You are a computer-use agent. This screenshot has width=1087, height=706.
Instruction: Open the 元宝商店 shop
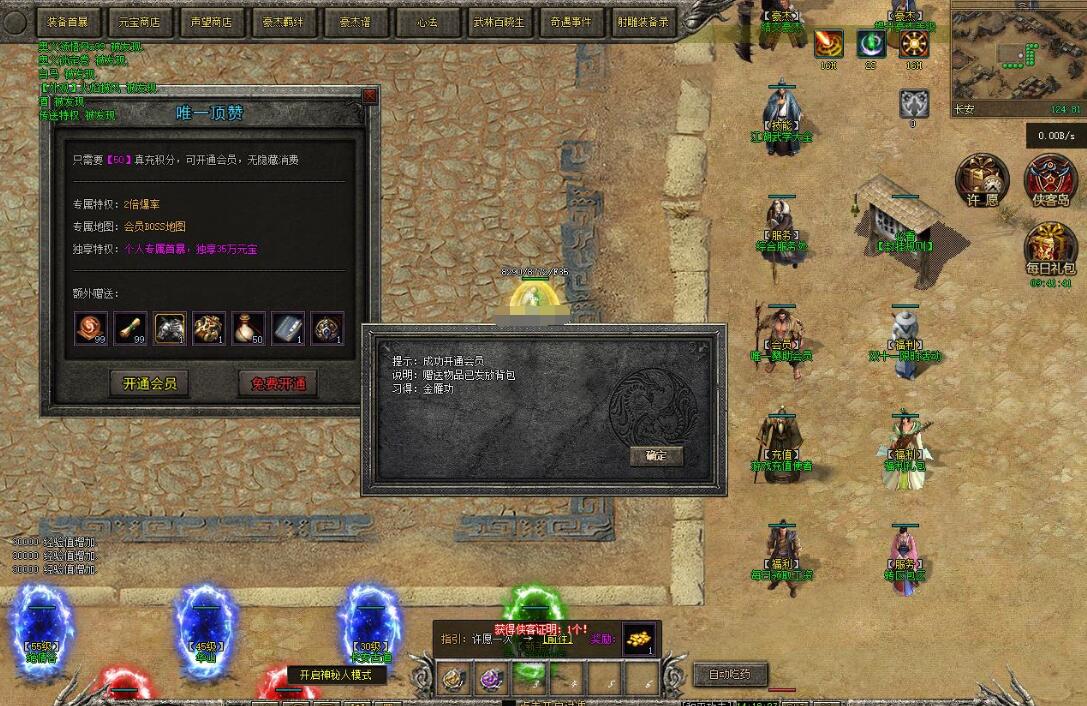tap(140, 21)
